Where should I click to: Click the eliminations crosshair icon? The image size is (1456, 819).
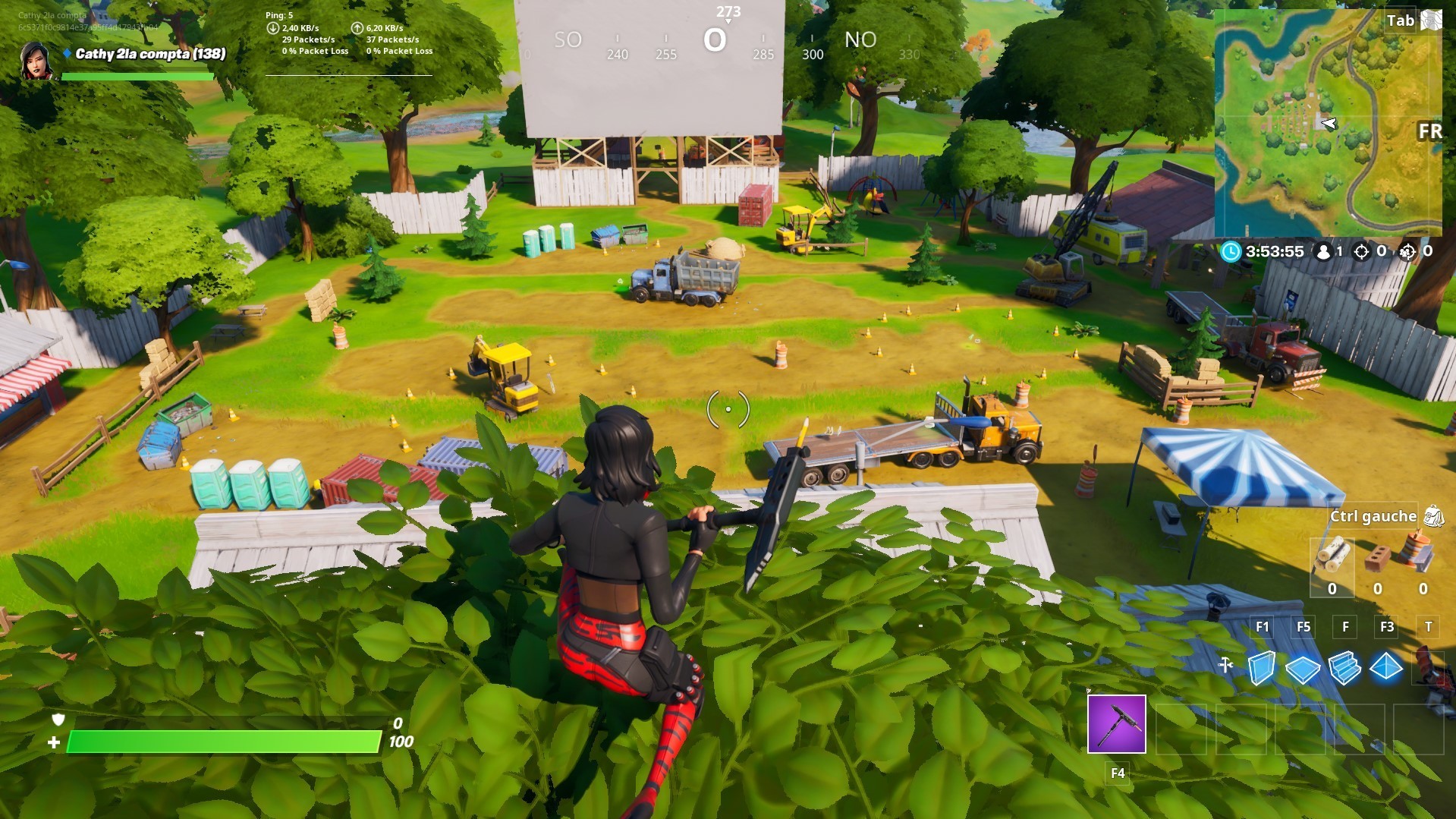(1360, 252)
